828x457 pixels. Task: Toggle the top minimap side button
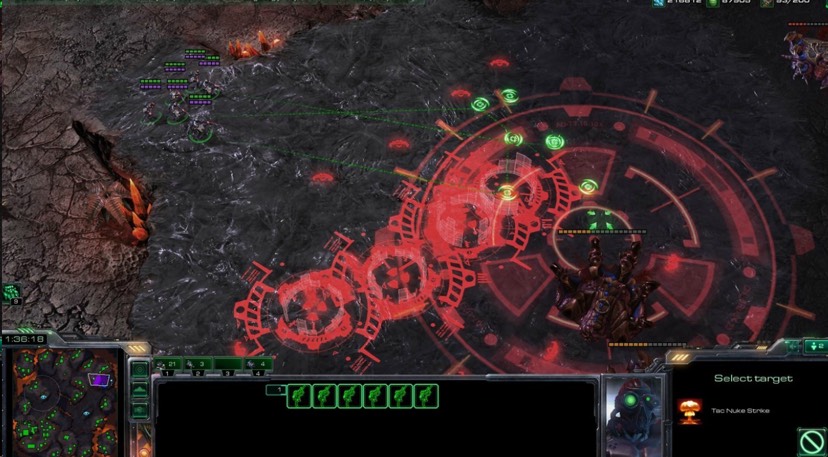pos(140,370)
